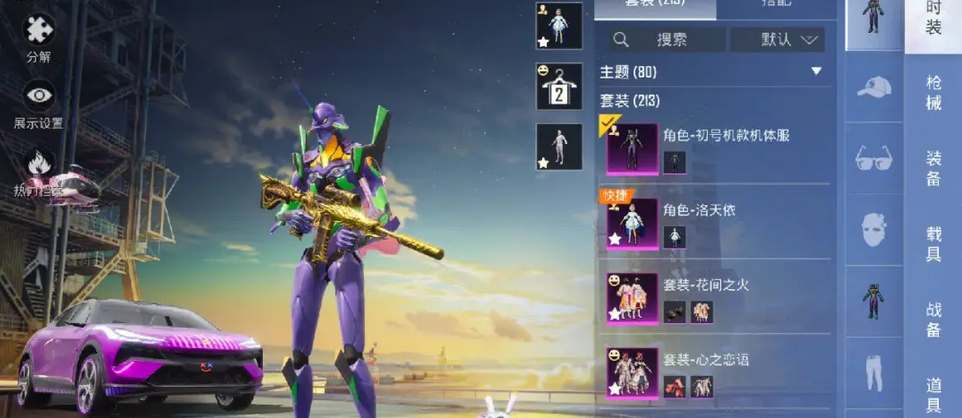Open the 默认 sort dropdown
Viewport: 962px width, 418px height.
(777, 40)
